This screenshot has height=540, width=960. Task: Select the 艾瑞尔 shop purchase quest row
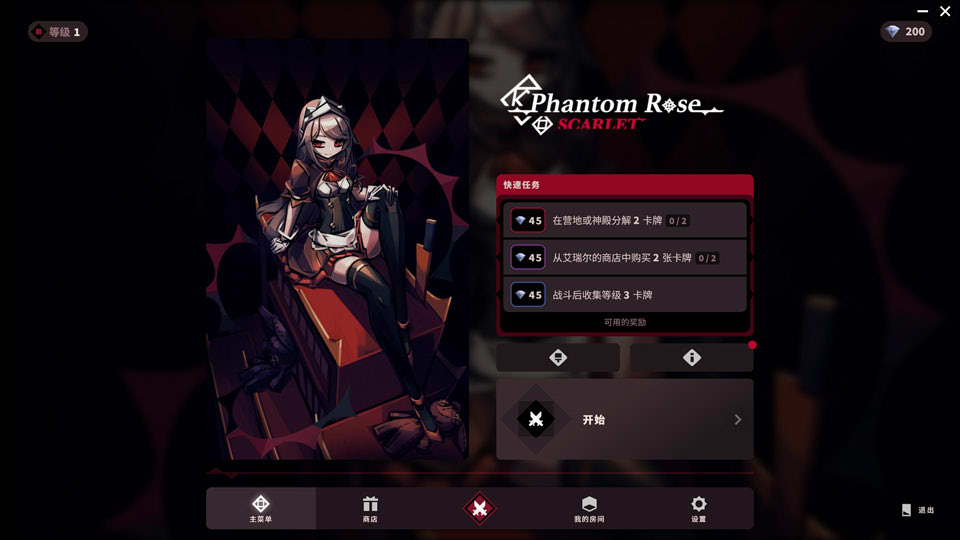(625, 257)
